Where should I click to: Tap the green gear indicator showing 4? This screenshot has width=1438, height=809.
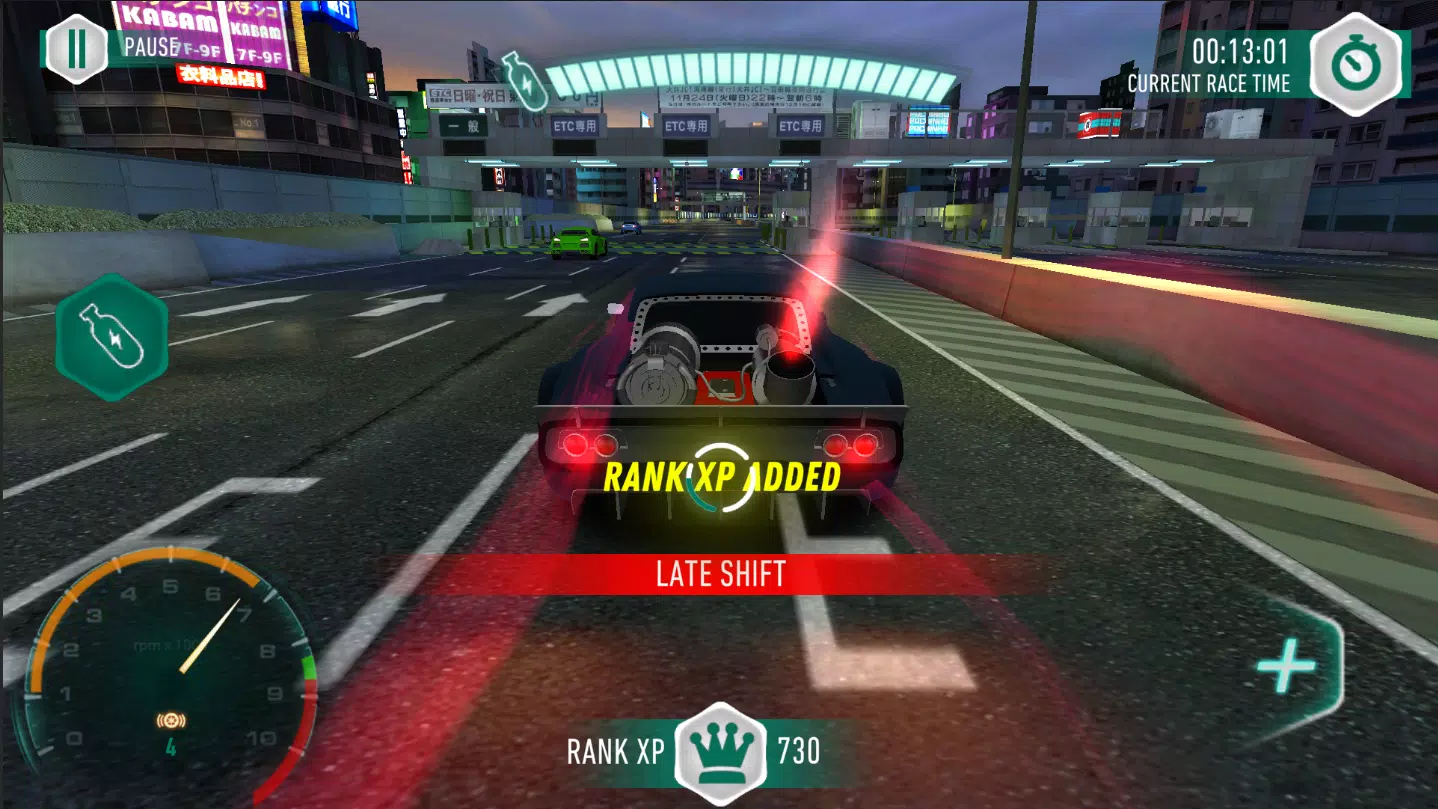point(172,744)
